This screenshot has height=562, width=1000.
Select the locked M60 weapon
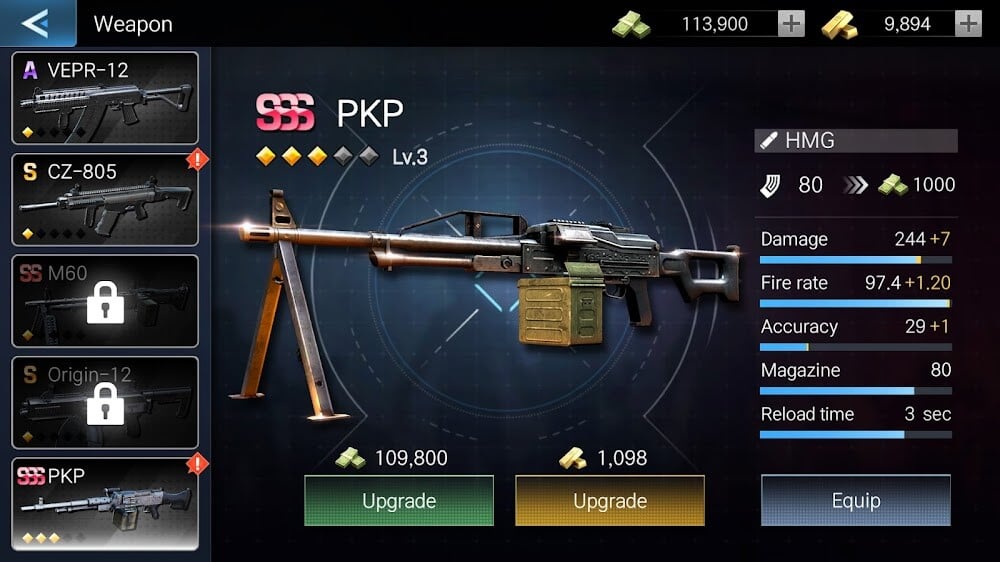[105, 301]
